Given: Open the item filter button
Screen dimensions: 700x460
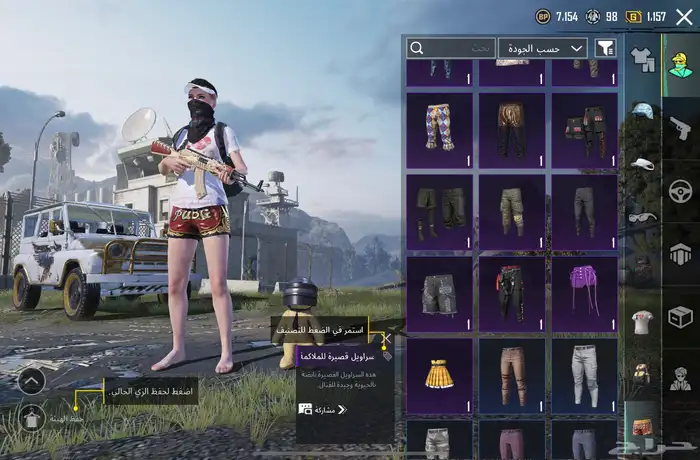Looking at the screenshot, I should pos(605,48).
